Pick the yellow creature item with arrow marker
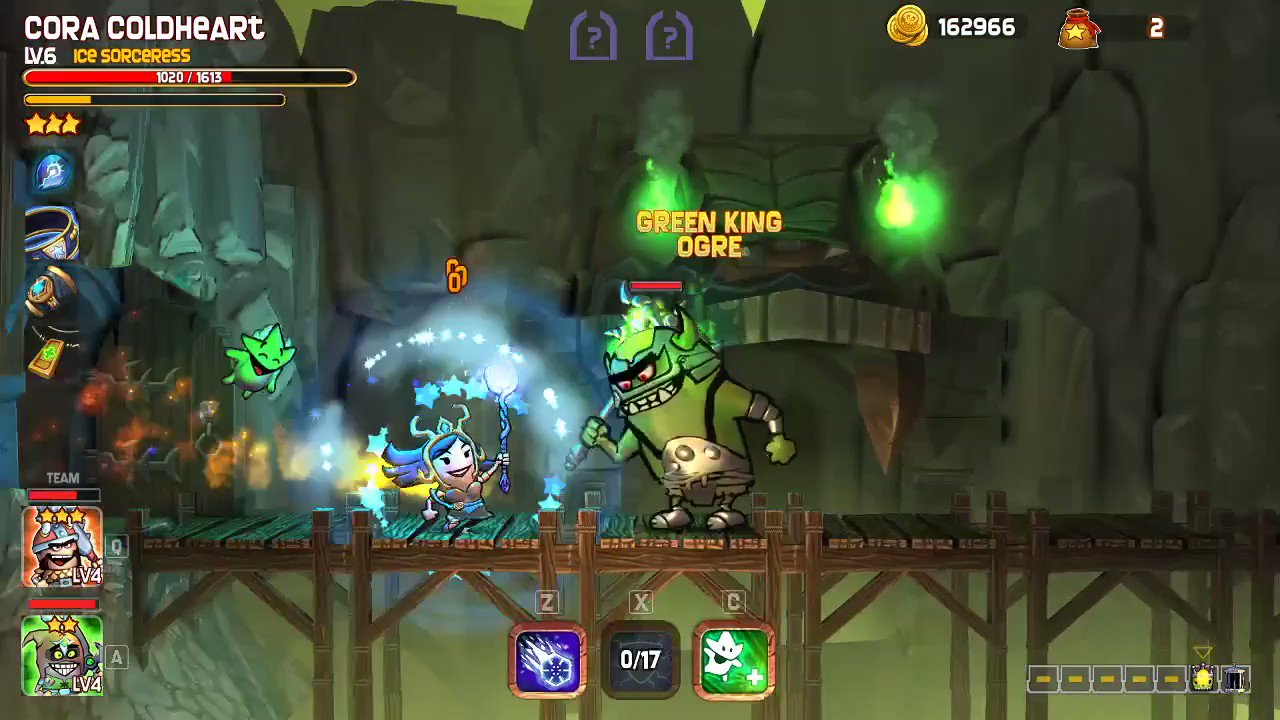 1204,677
